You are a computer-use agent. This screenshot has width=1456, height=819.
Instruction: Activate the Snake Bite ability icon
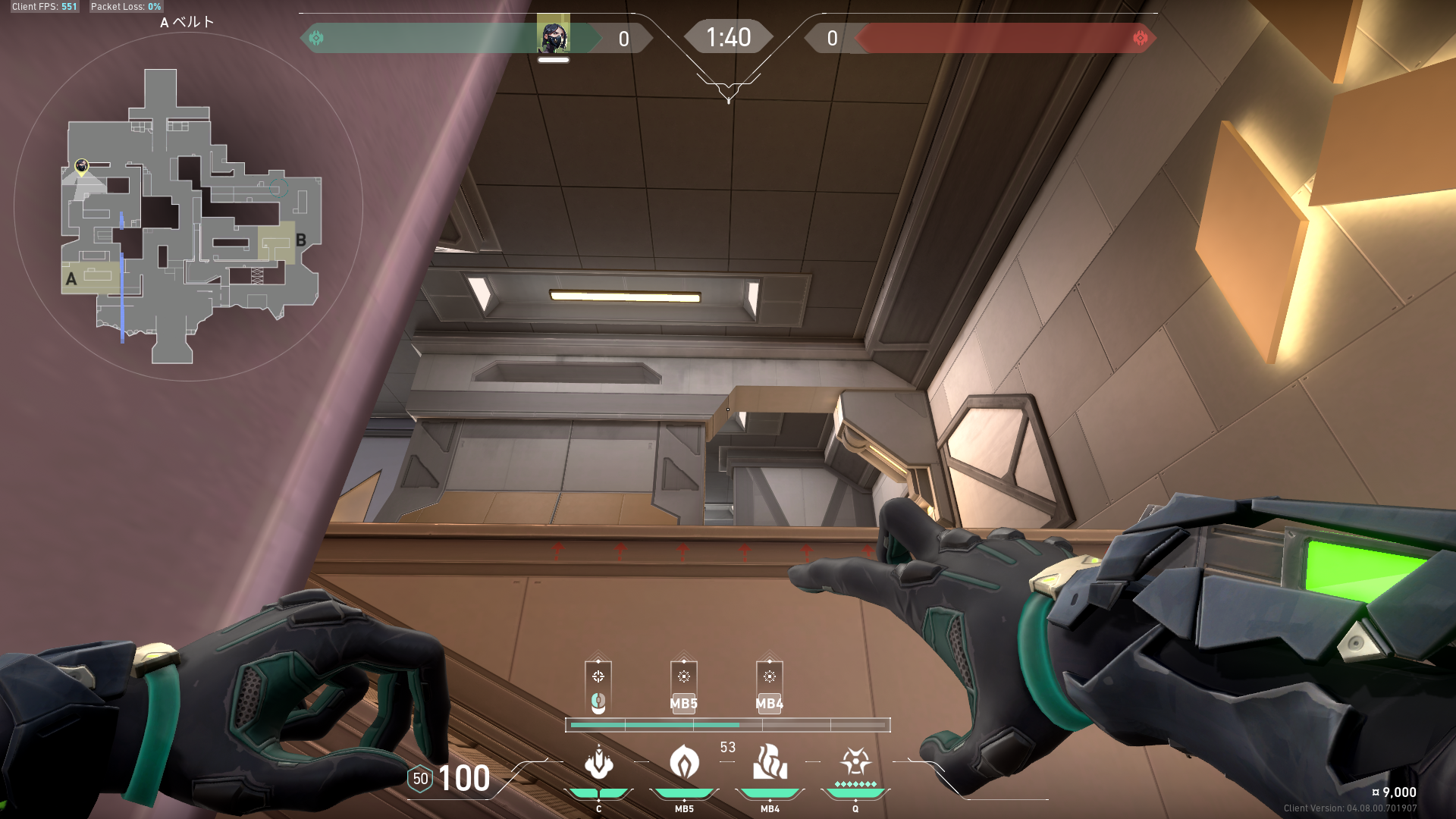[598, 762]
